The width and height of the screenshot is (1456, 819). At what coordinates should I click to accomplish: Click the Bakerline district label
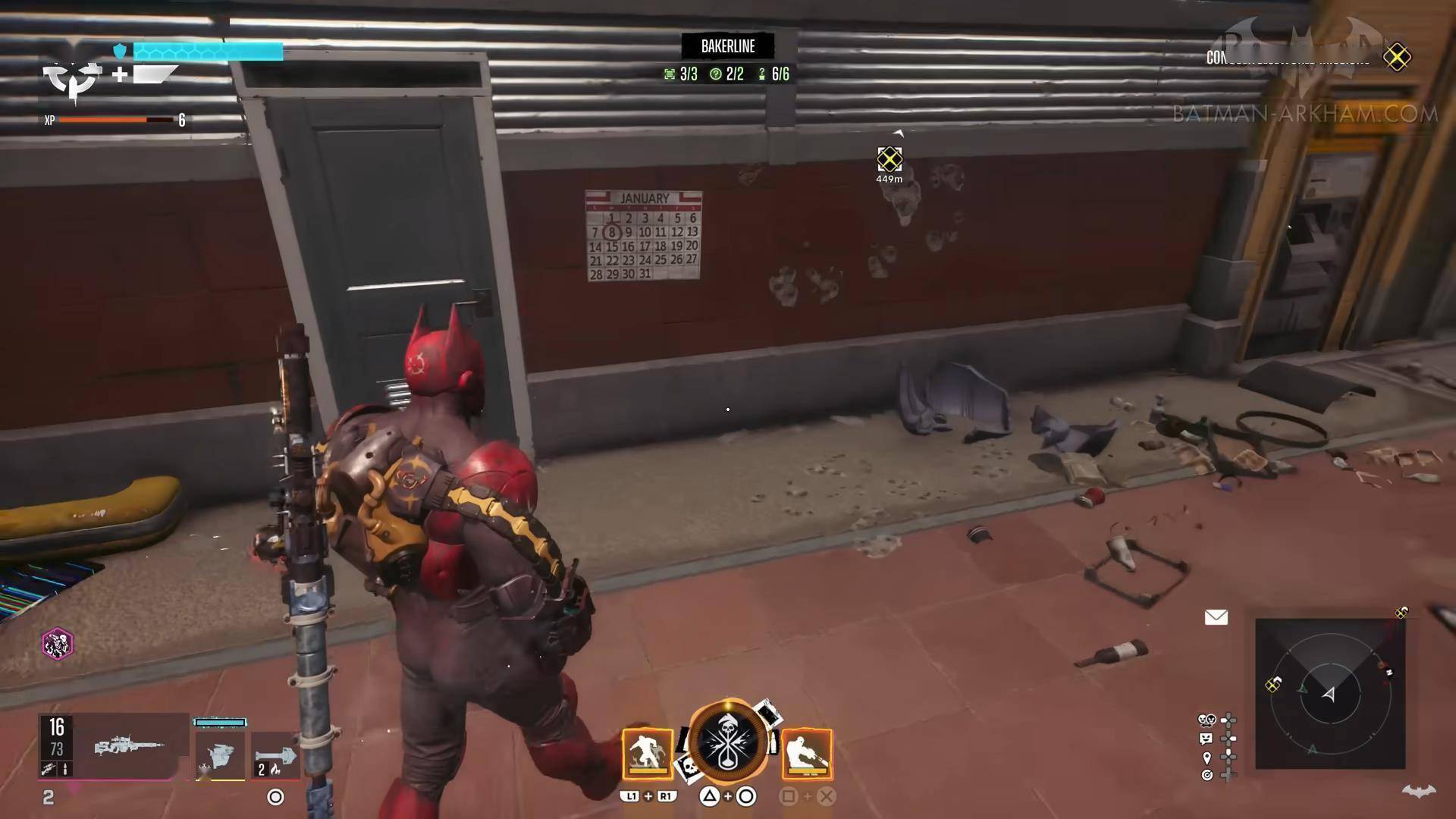click(727, 46)
